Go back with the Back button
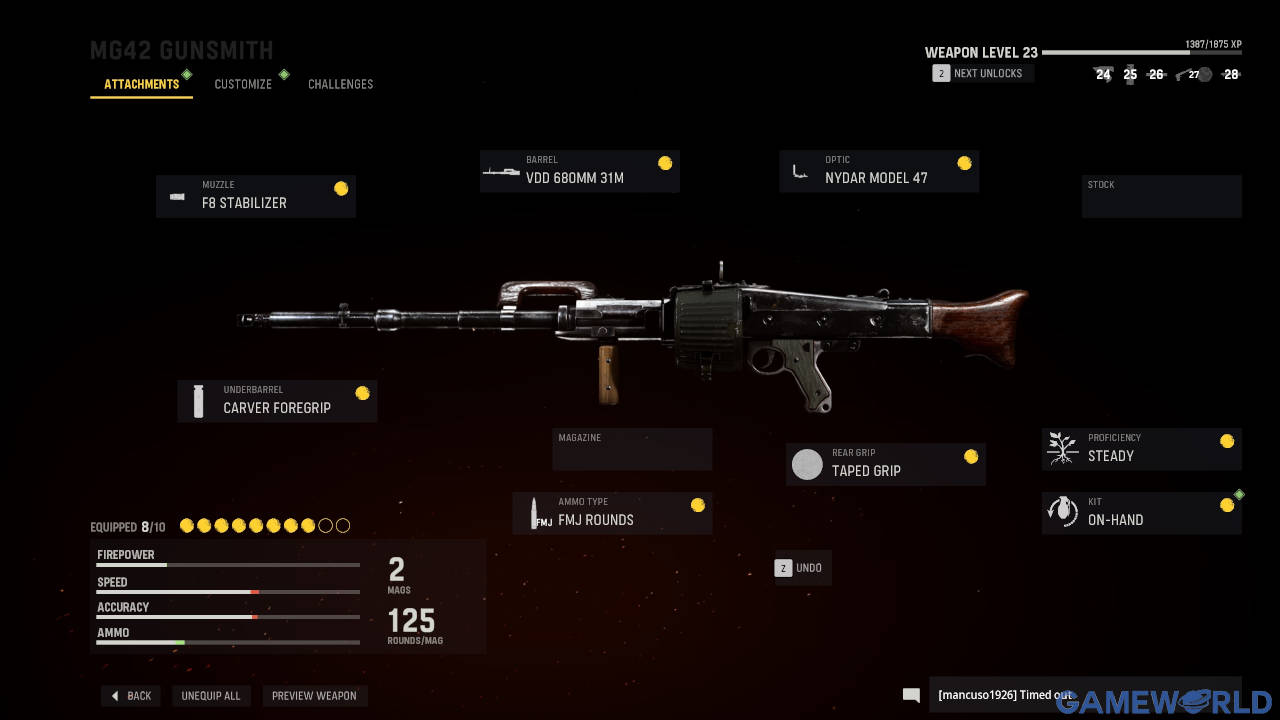1280x720 pixels. (x=131, y=696)
